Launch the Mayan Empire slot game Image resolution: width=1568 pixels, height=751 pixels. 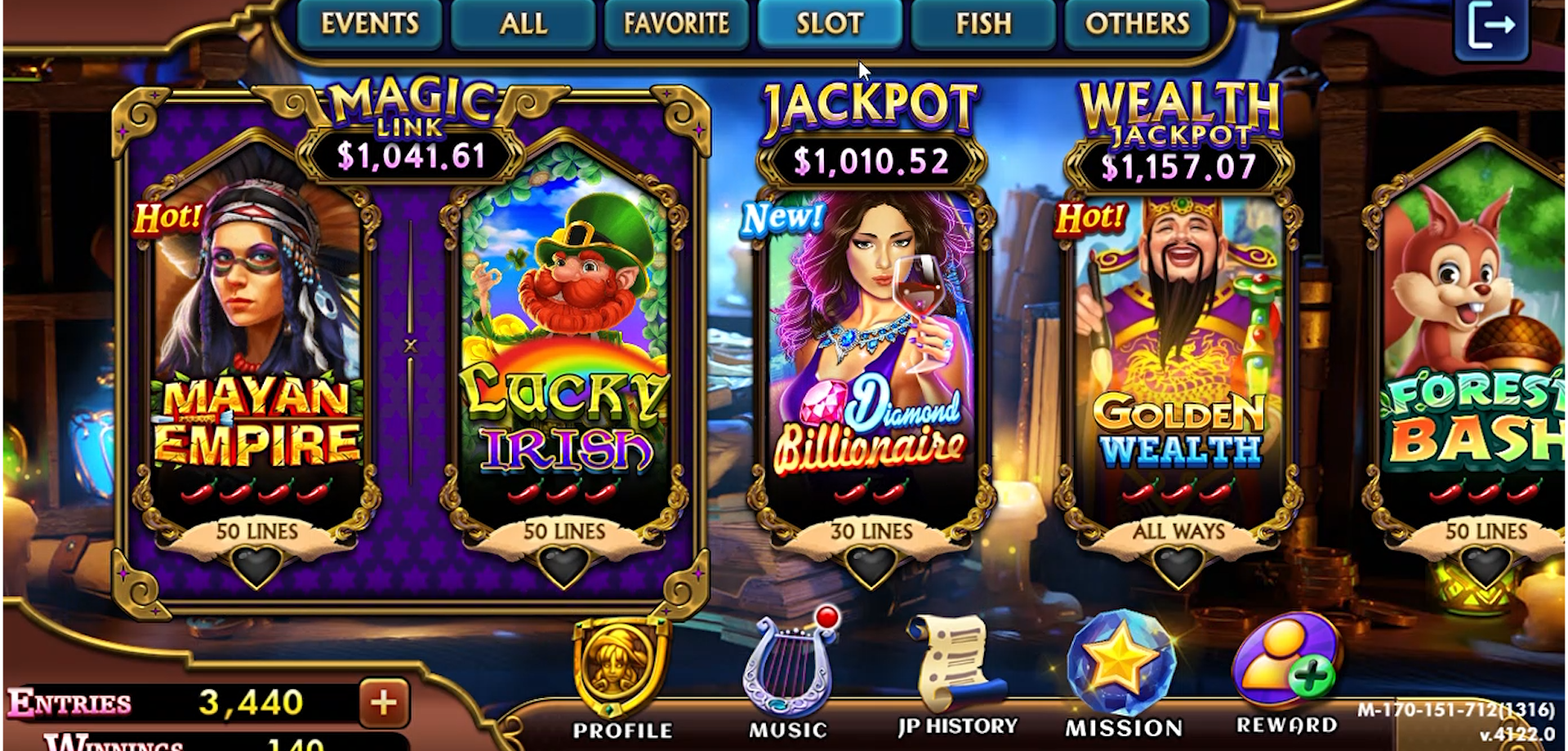257,343
